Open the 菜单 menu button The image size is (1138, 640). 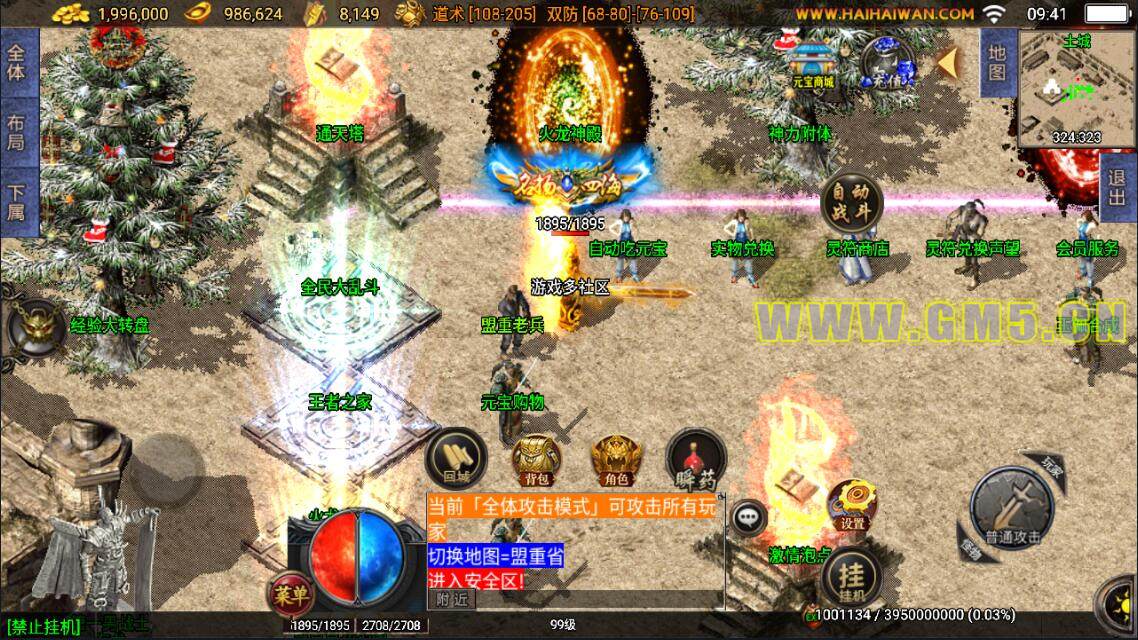(x=289, y=595)
